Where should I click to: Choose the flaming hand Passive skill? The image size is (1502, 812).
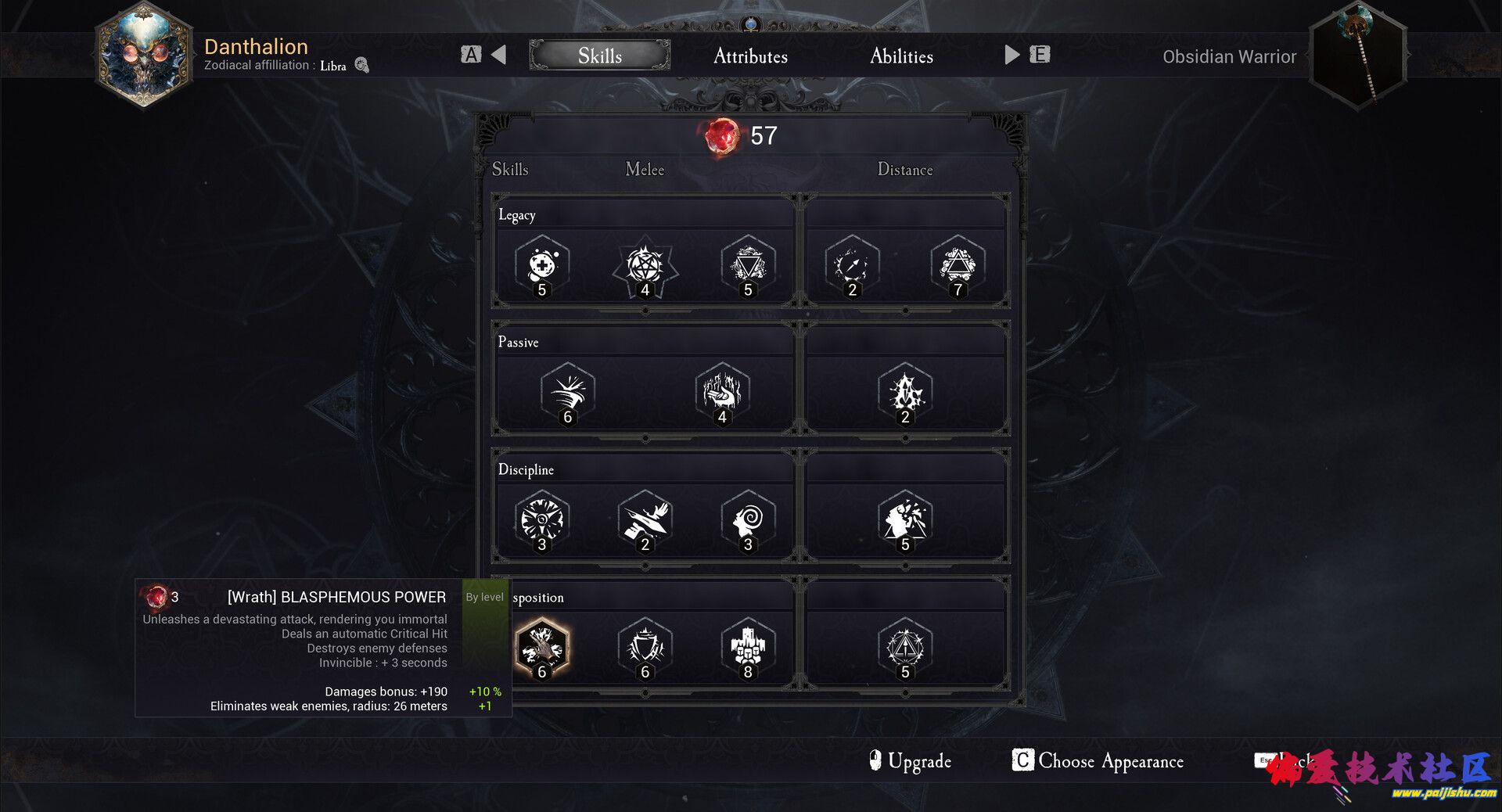[x=722, y=392]
